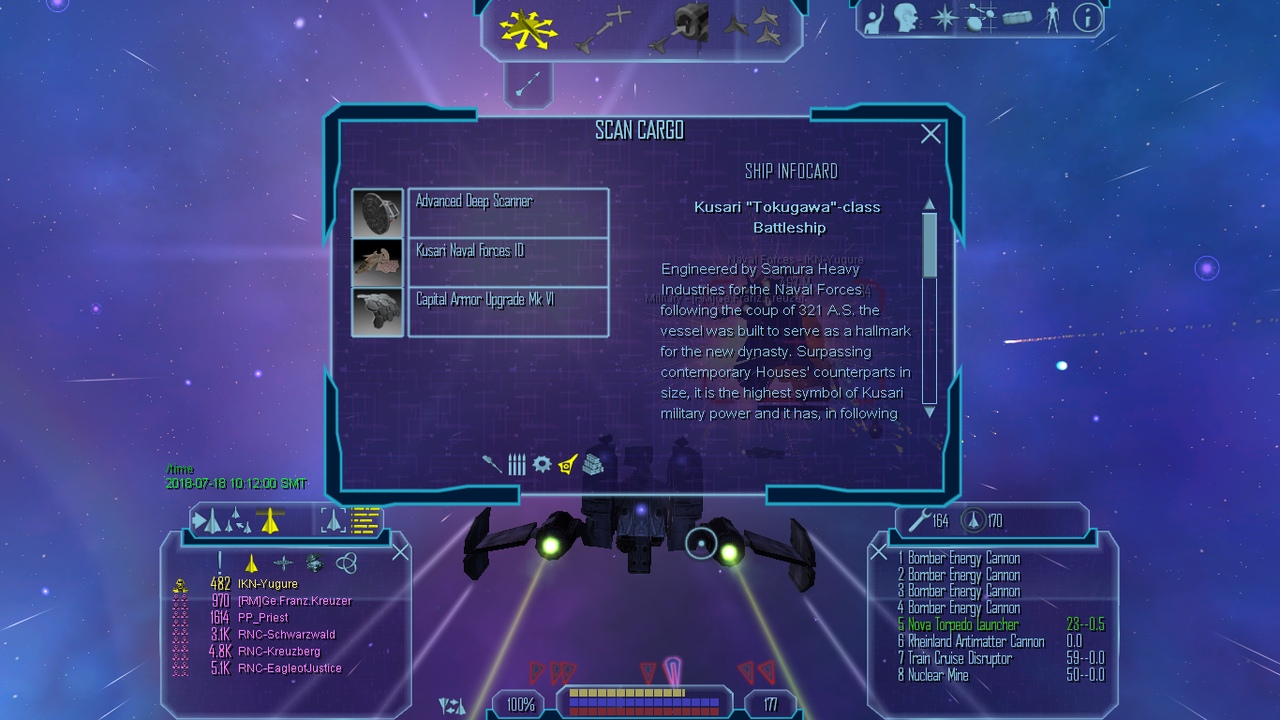
Task: Choose Capital Armor Upgrade Mk VI row
Action: (x=508, y=311)
